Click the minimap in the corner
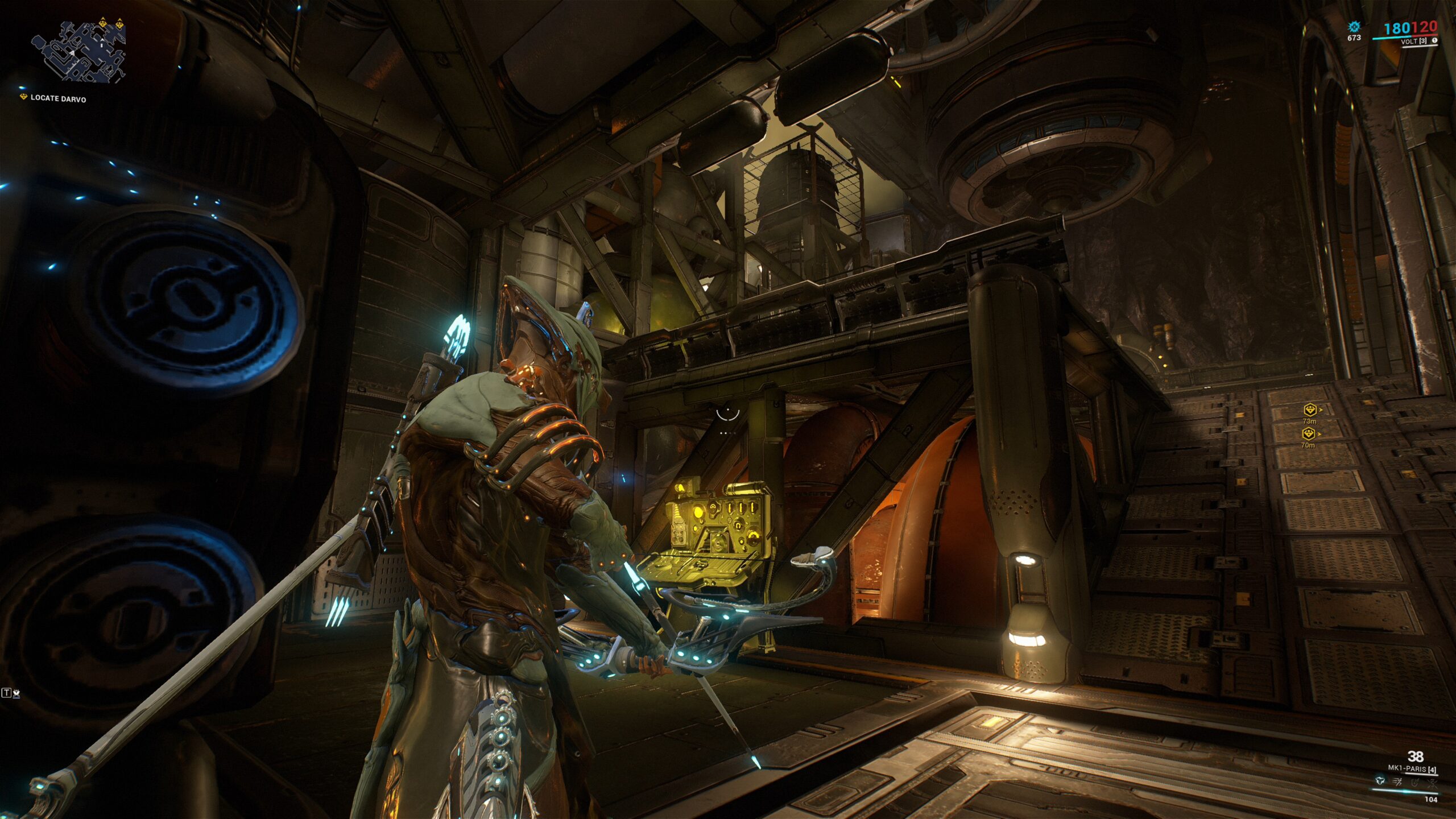Image resolution: width=1456 pixels, height=819 pixels. tap(78, 52)
